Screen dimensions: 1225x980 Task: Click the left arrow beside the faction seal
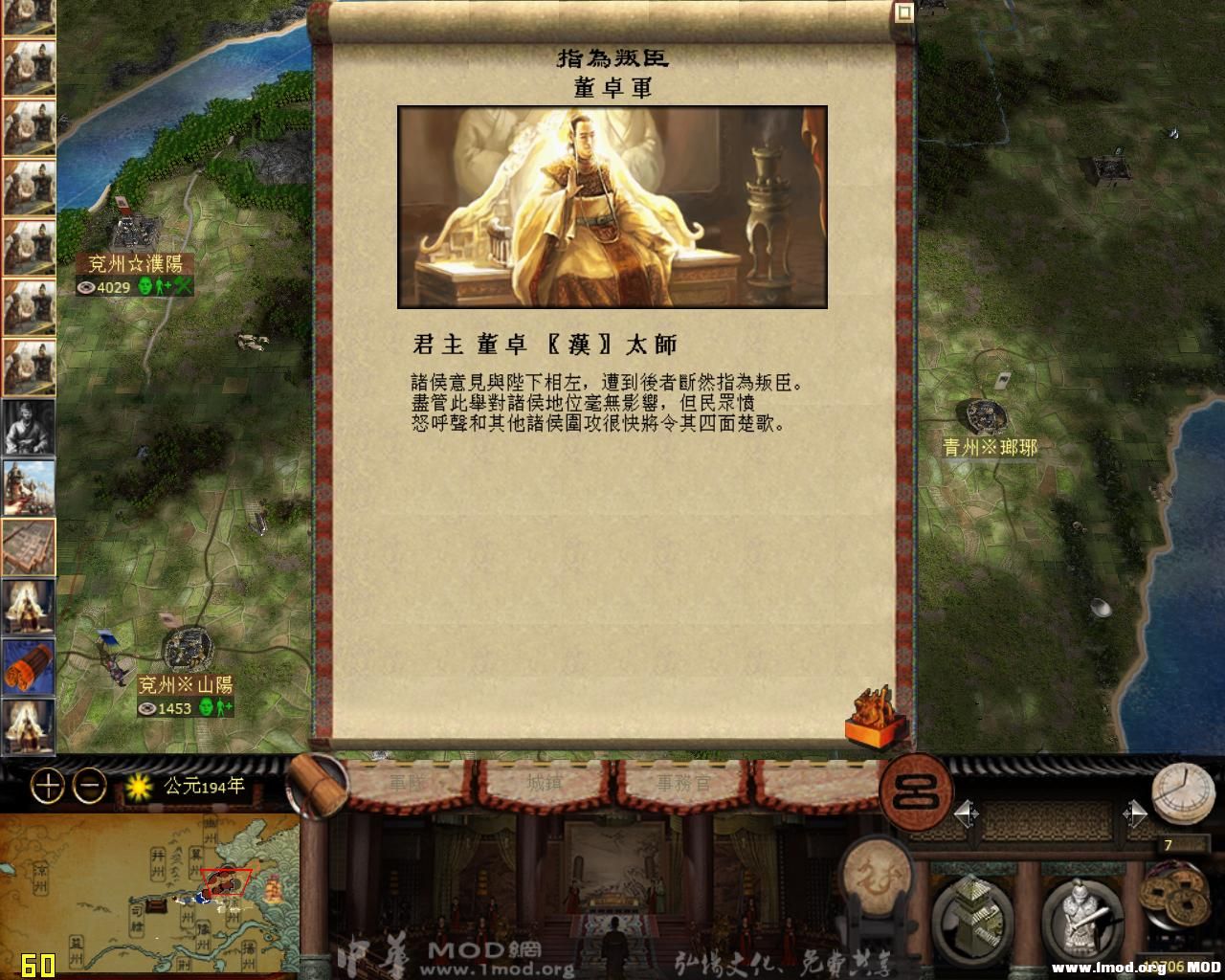[964, 812]
